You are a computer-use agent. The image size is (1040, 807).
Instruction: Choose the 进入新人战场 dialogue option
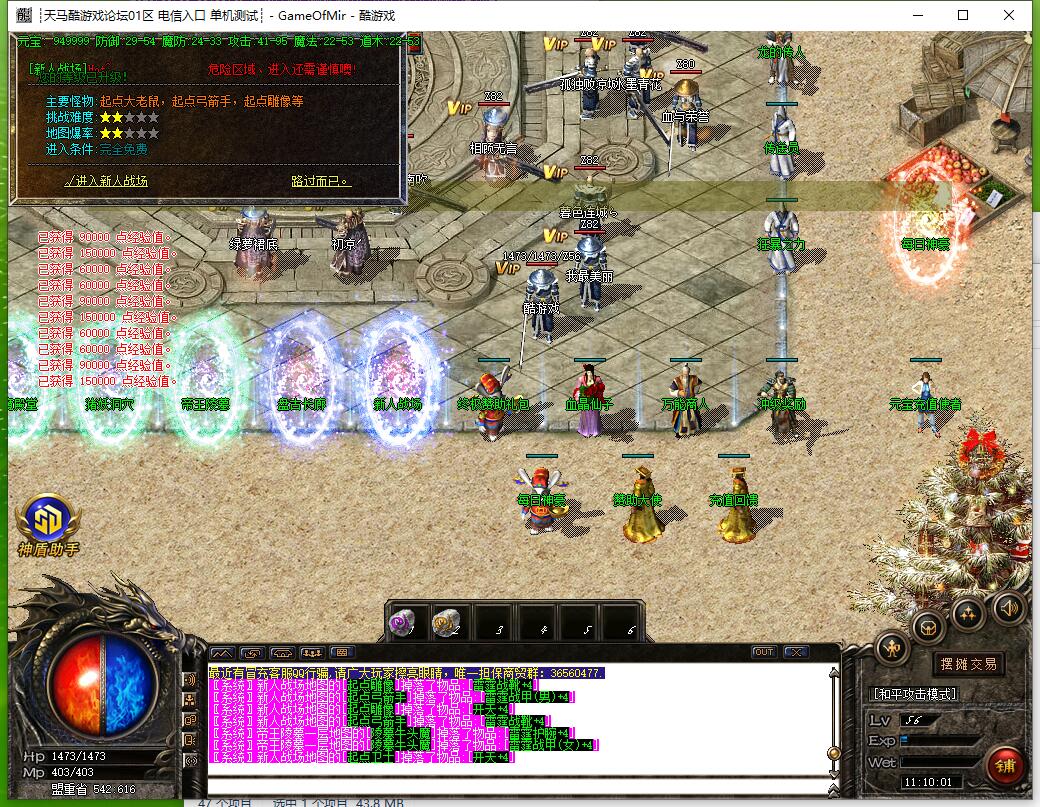[x=106, y=181]
